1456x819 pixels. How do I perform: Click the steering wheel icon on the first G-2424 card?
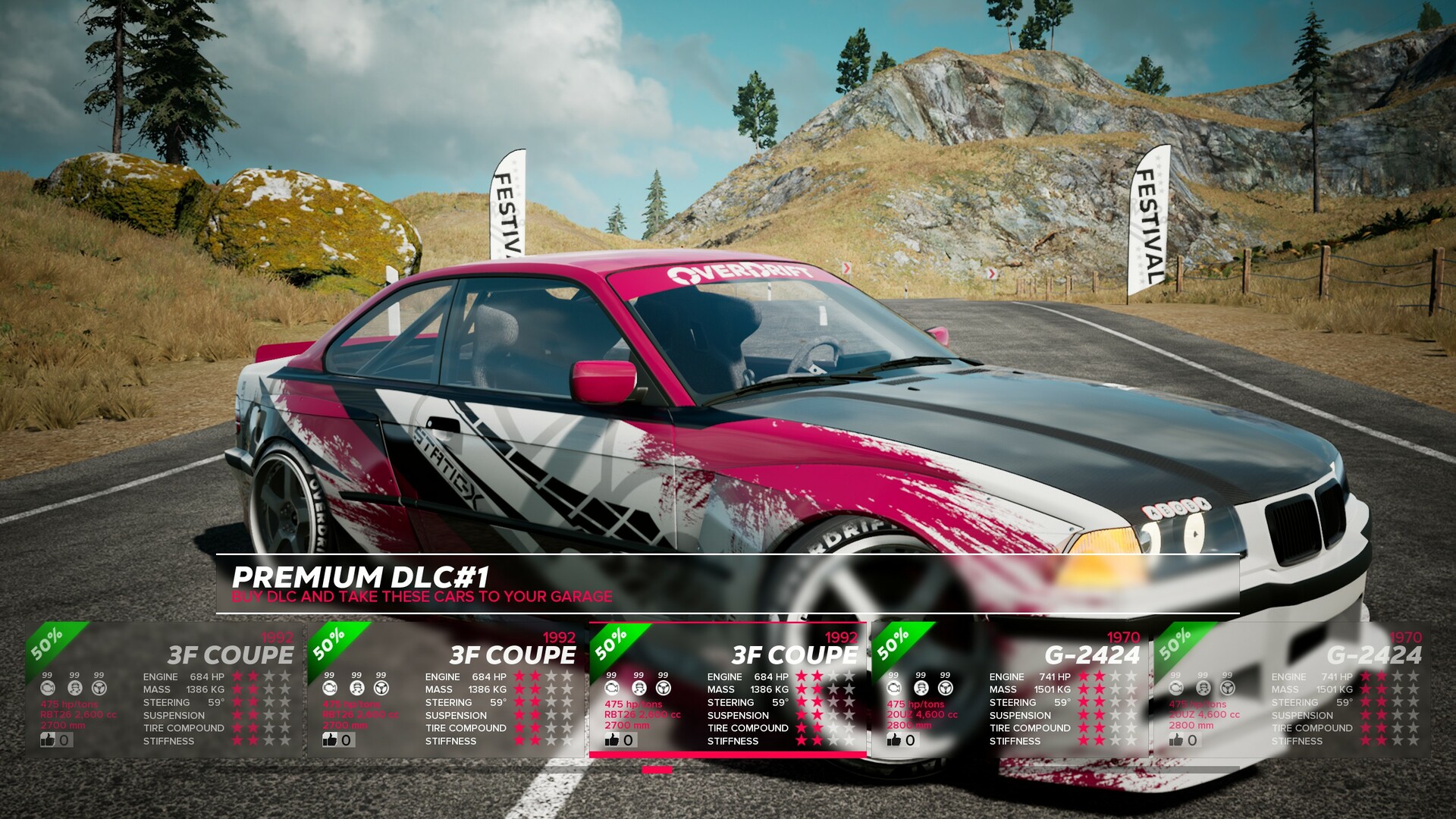pos(945,688)
